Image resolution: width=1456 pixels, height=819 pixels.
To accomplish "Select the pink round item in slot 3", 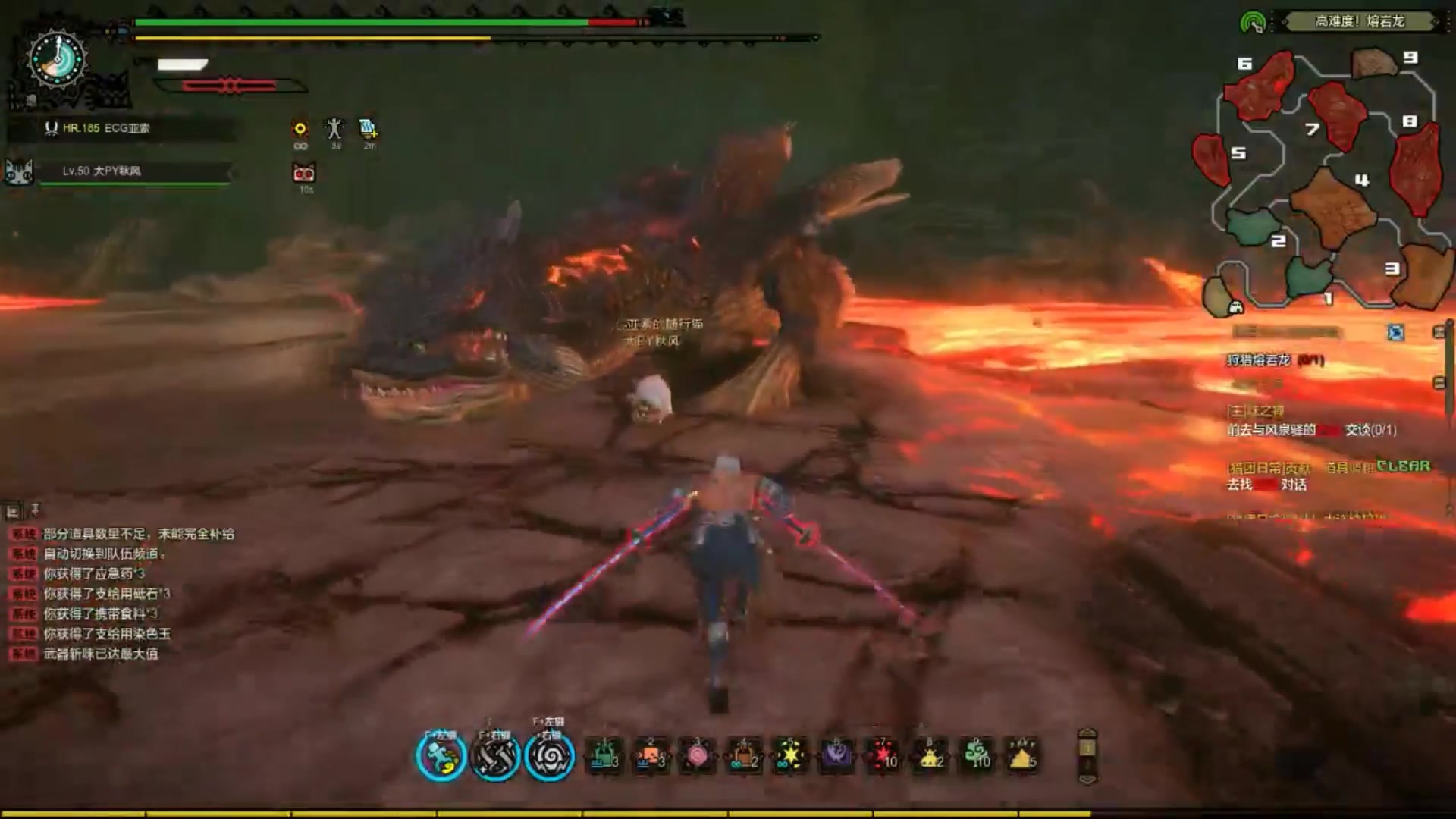I will (698, 756).
